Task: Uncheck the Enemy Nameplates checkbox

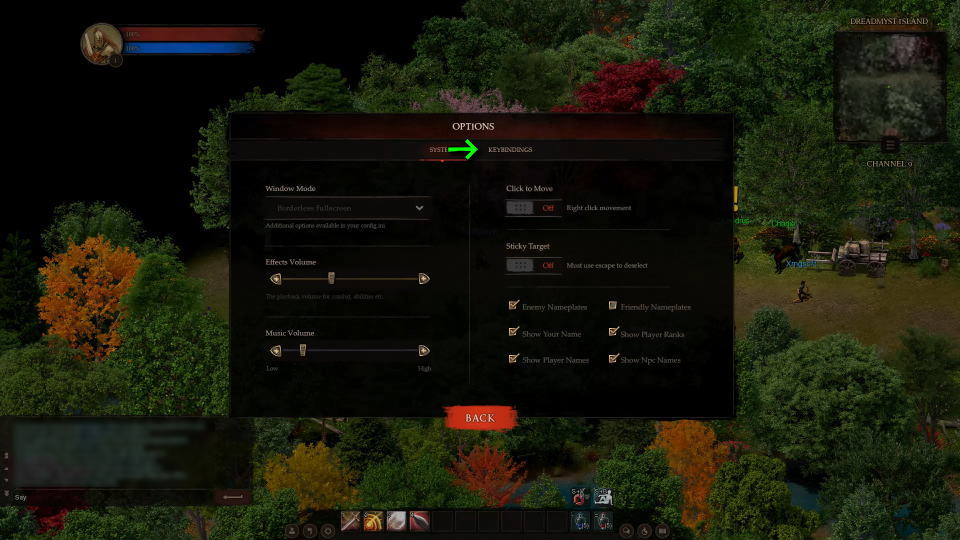Action: tap(514, 306)
